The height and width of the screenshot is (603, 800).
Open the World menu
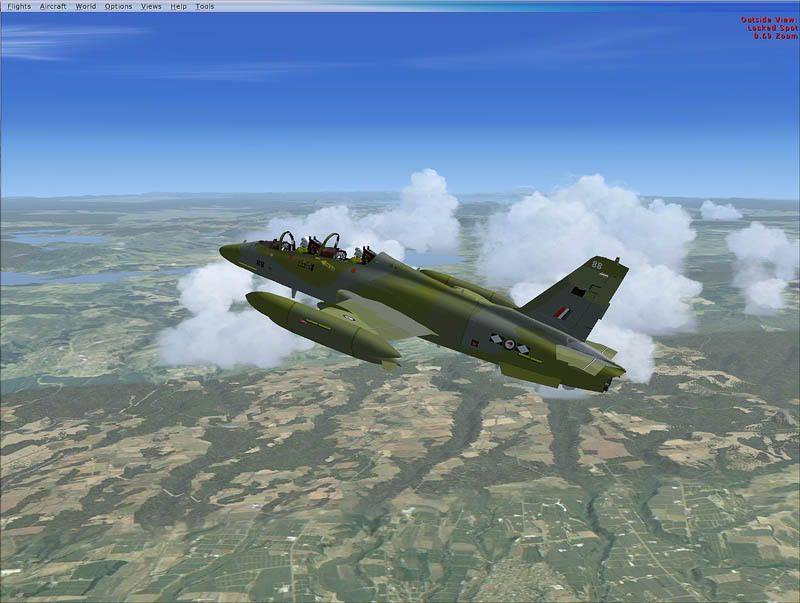pyautogui.click(x=86, y=6)
